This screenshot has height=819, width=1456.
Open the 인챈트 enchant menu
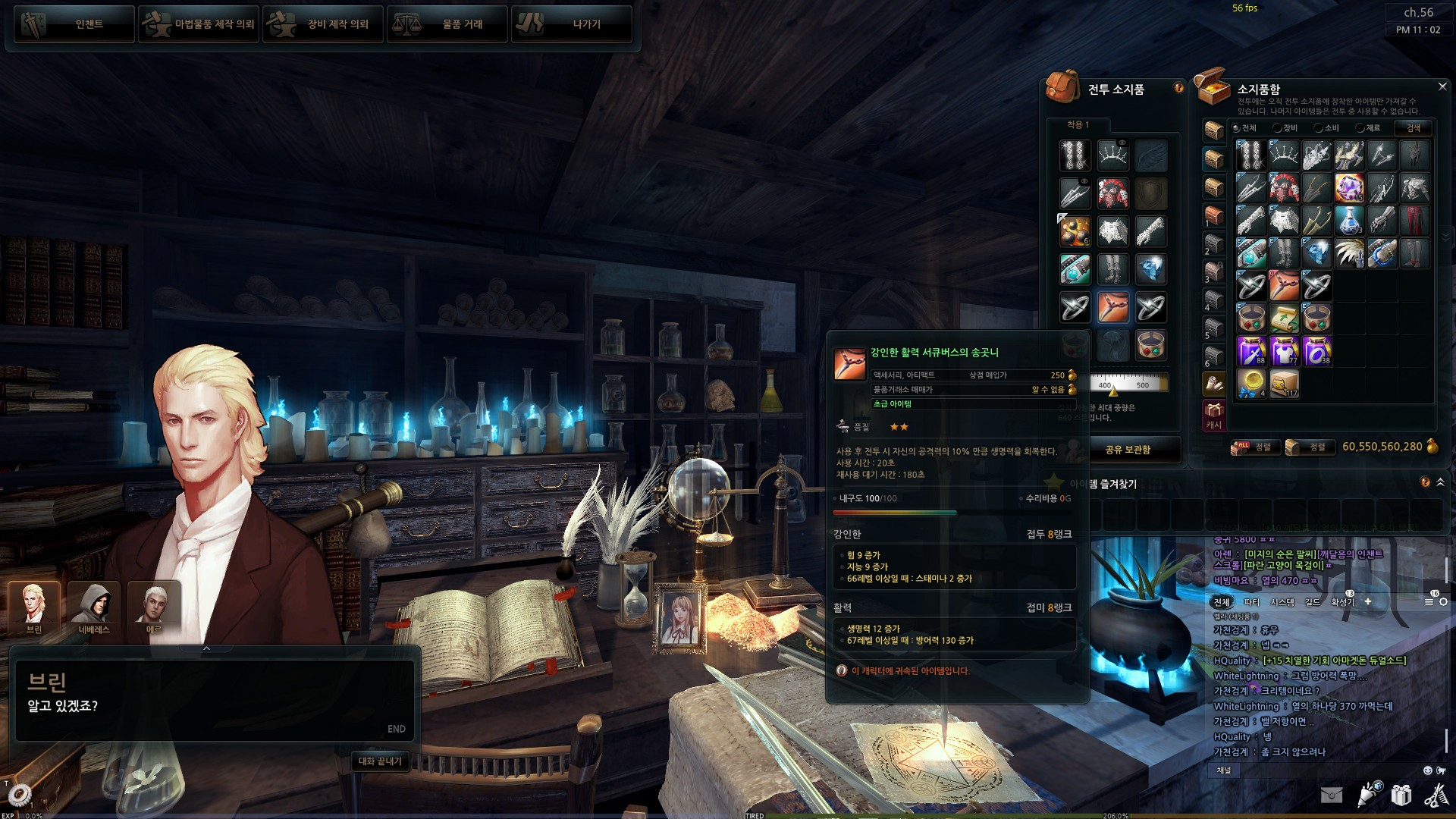(x=74, y=24)
